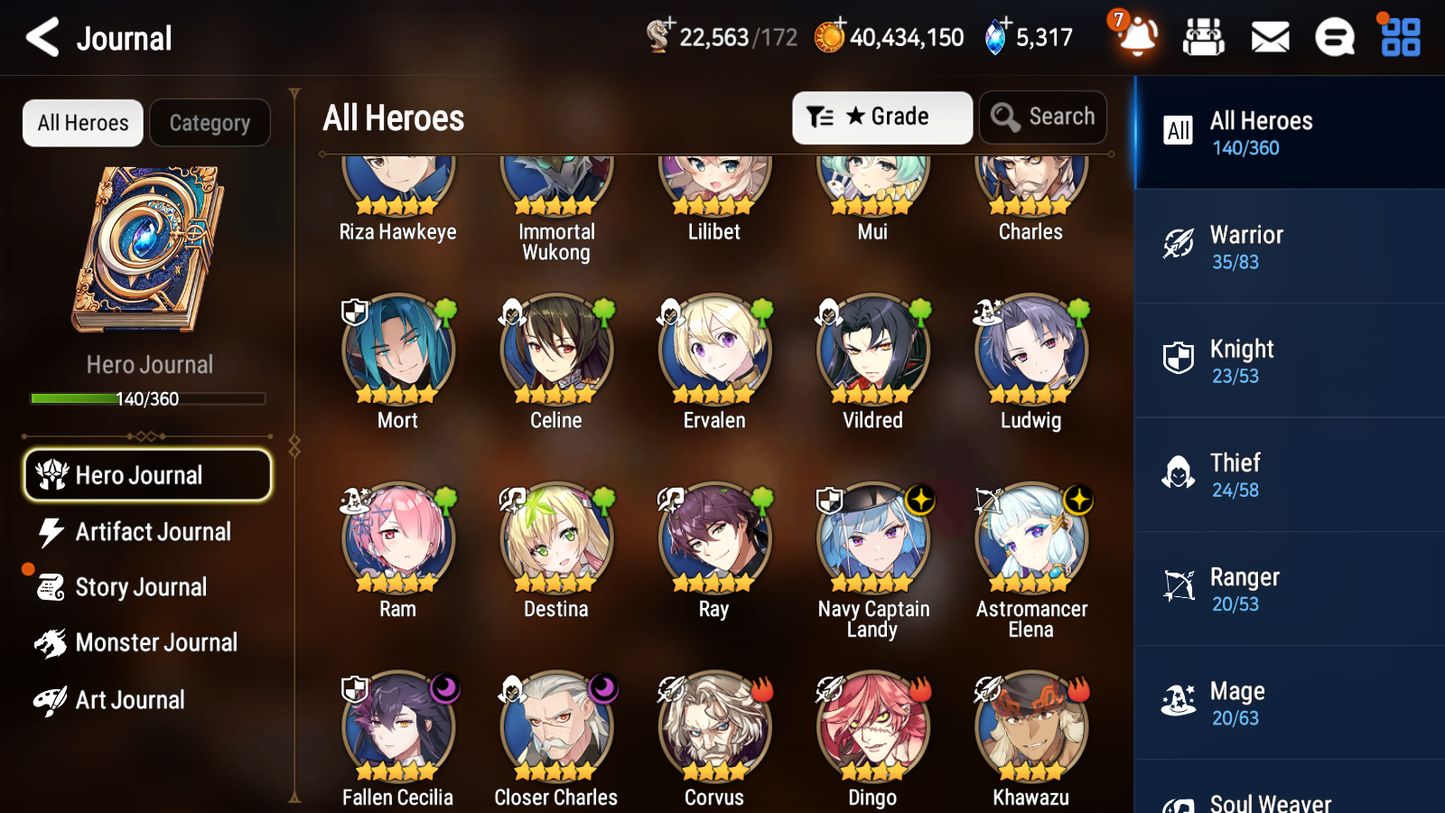
Task: Open the in-game chat icon
Action: click(x=1334, y=36)
